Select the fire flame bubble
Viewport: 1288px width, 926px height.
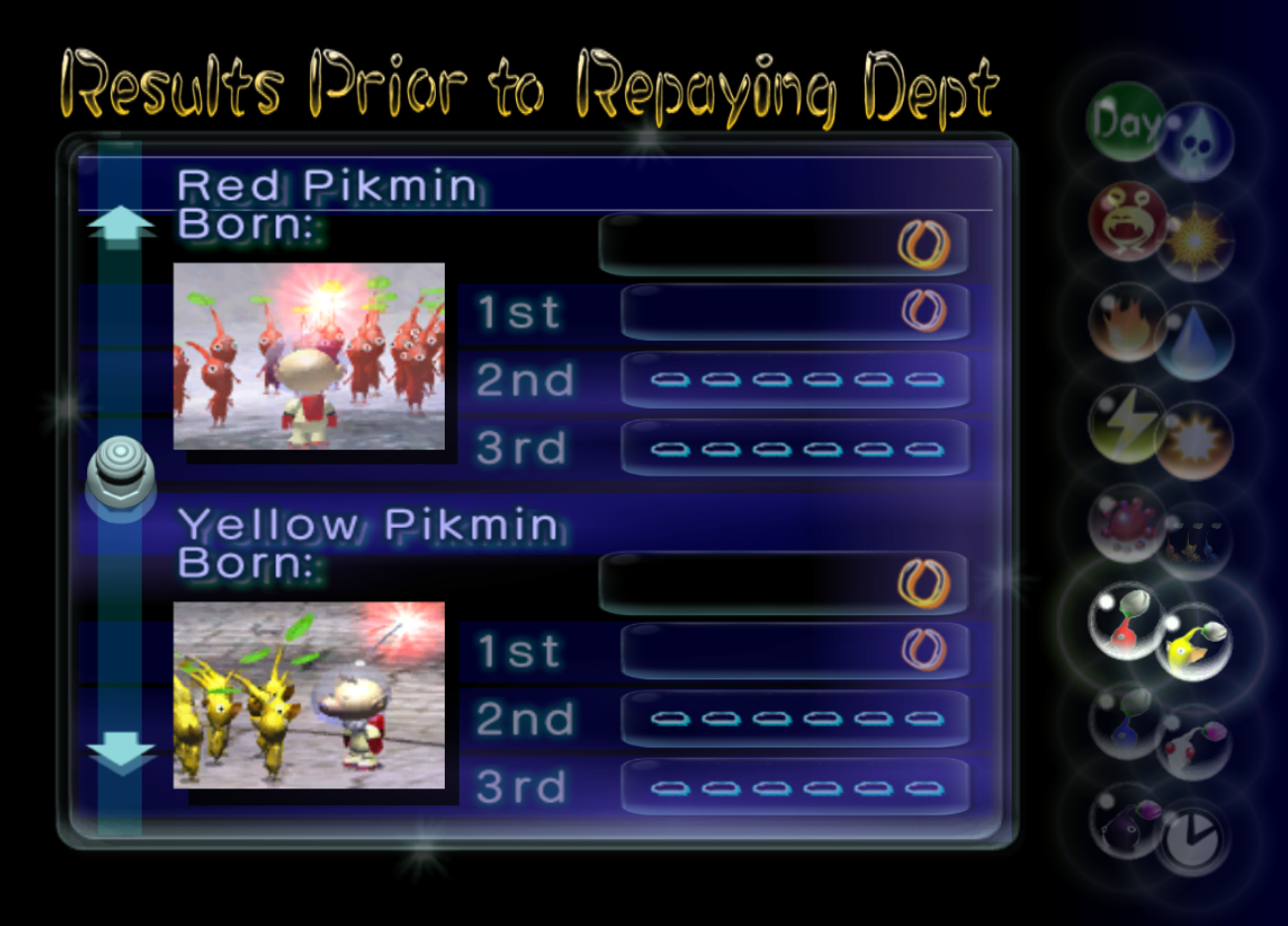[1127, 323]
